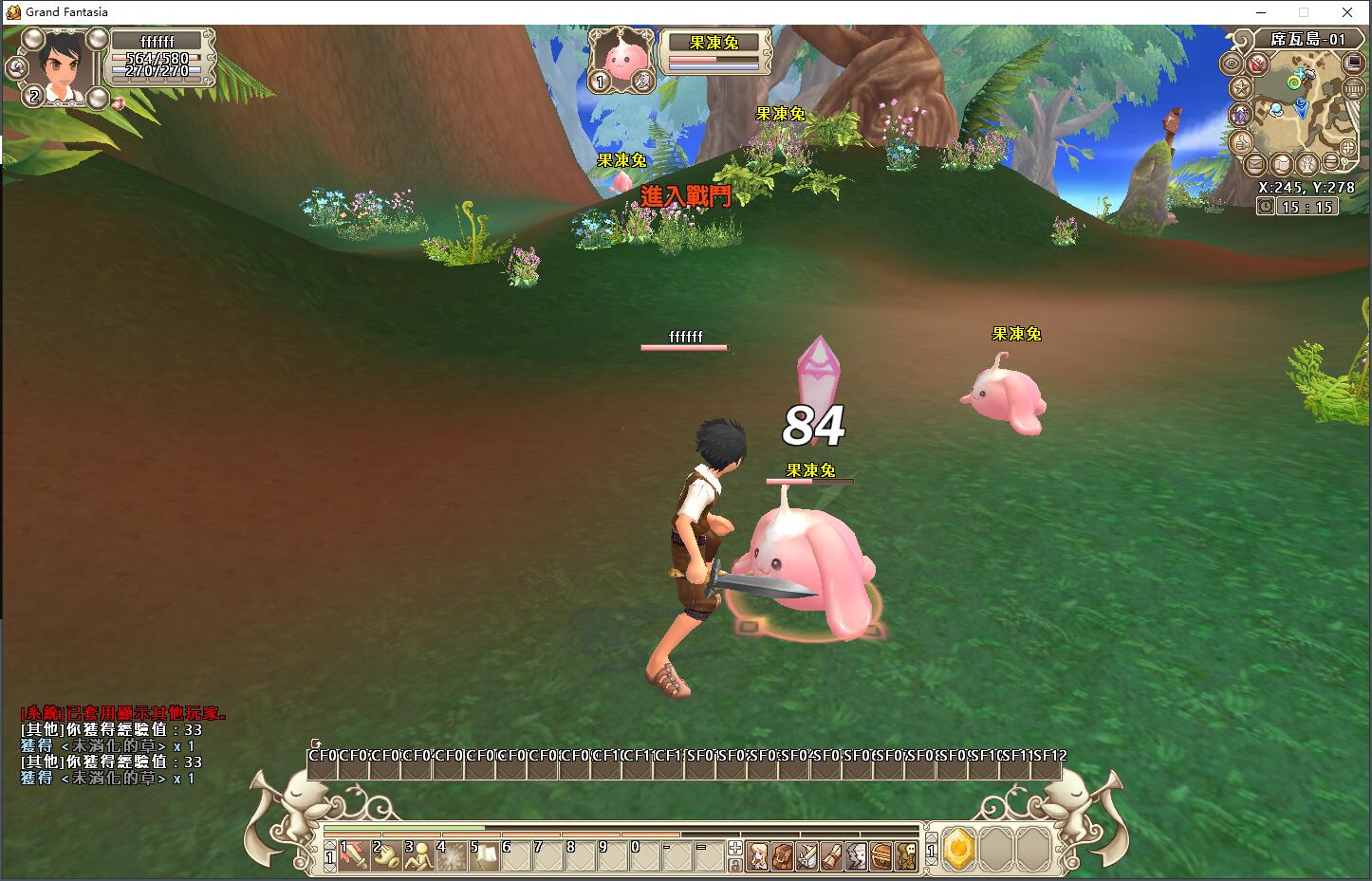
Task: Open the monitor icon at minimap corner
Action: coord(1354,64)
